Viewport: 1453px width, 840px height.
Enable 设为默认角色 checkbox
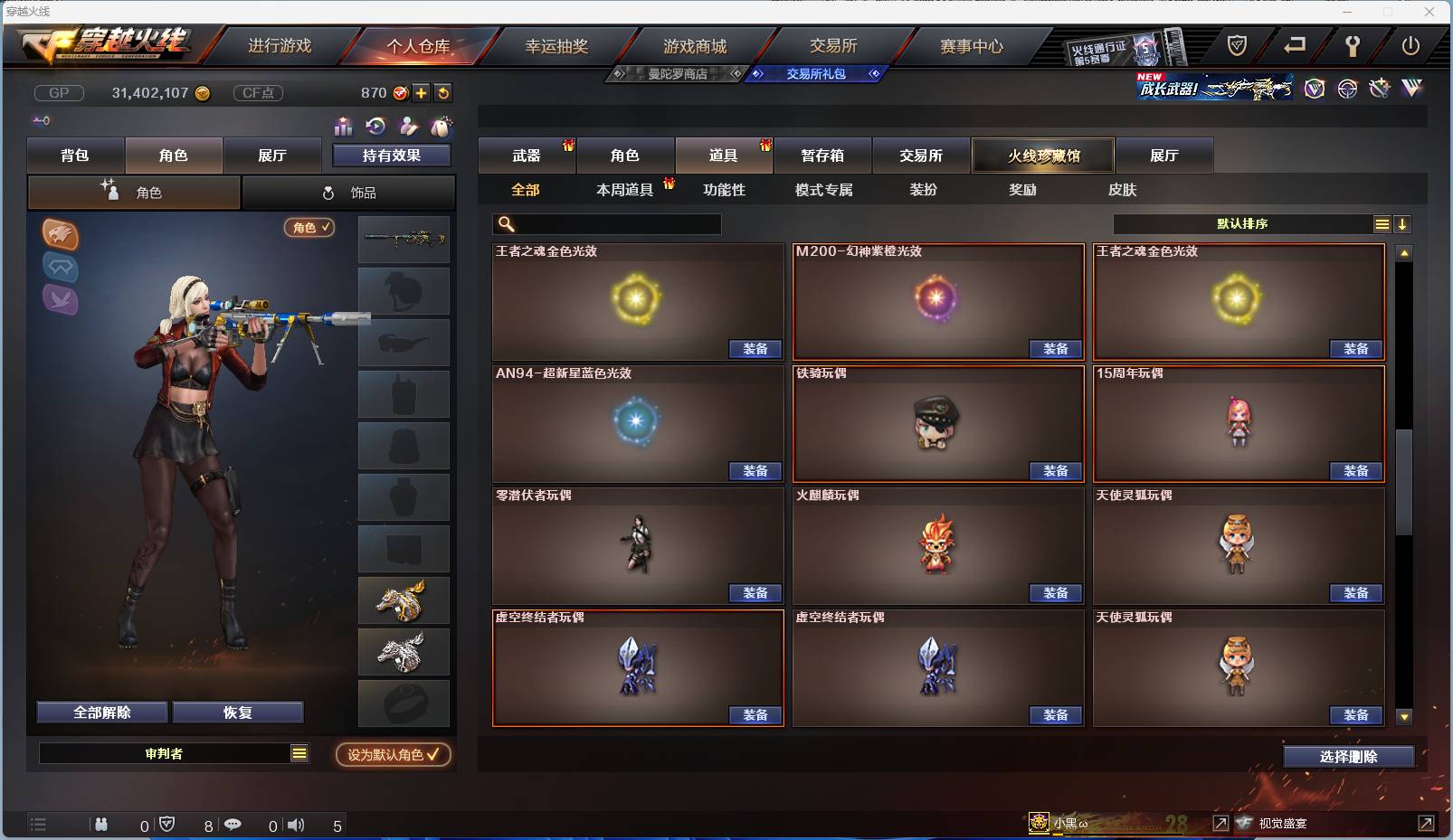pos(393,756)
